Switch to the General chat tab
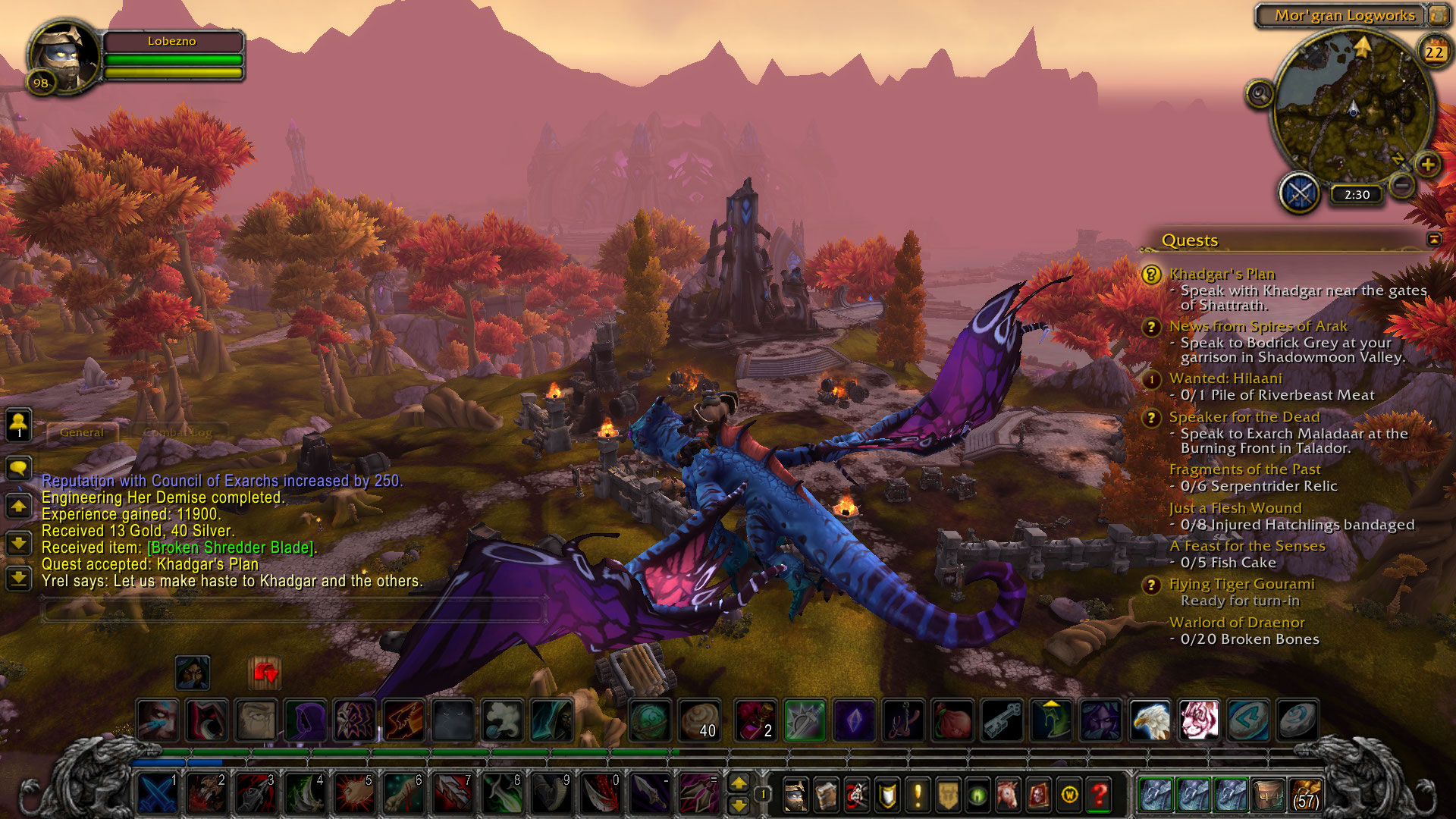The width and height of the screenshot is (1456, 819). click(82, 432)
